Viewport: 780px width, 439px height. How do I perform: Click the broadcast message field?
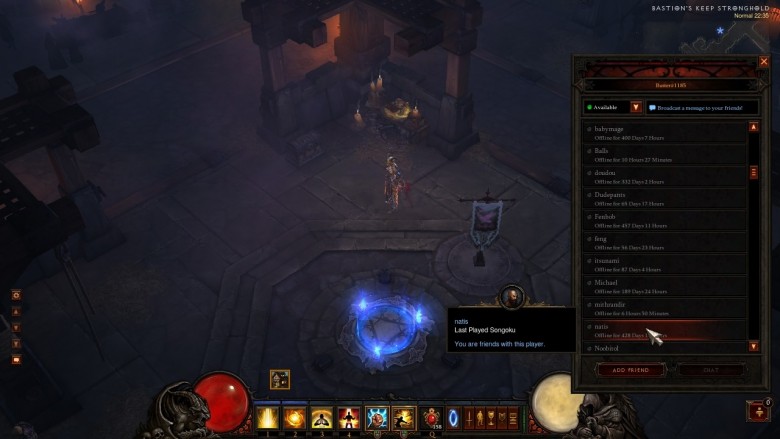701,107
